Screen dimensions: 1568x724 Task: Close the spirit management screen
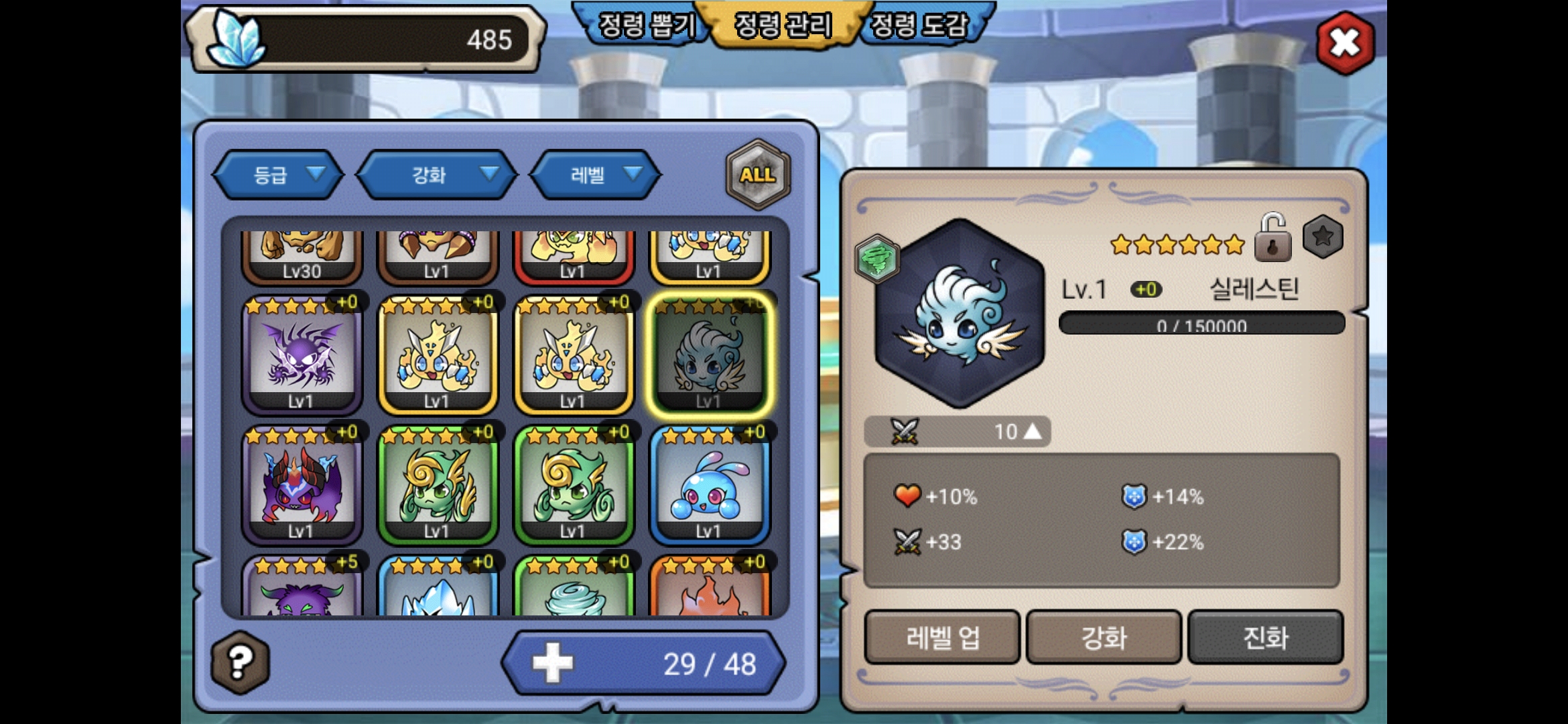[1345, 43]
